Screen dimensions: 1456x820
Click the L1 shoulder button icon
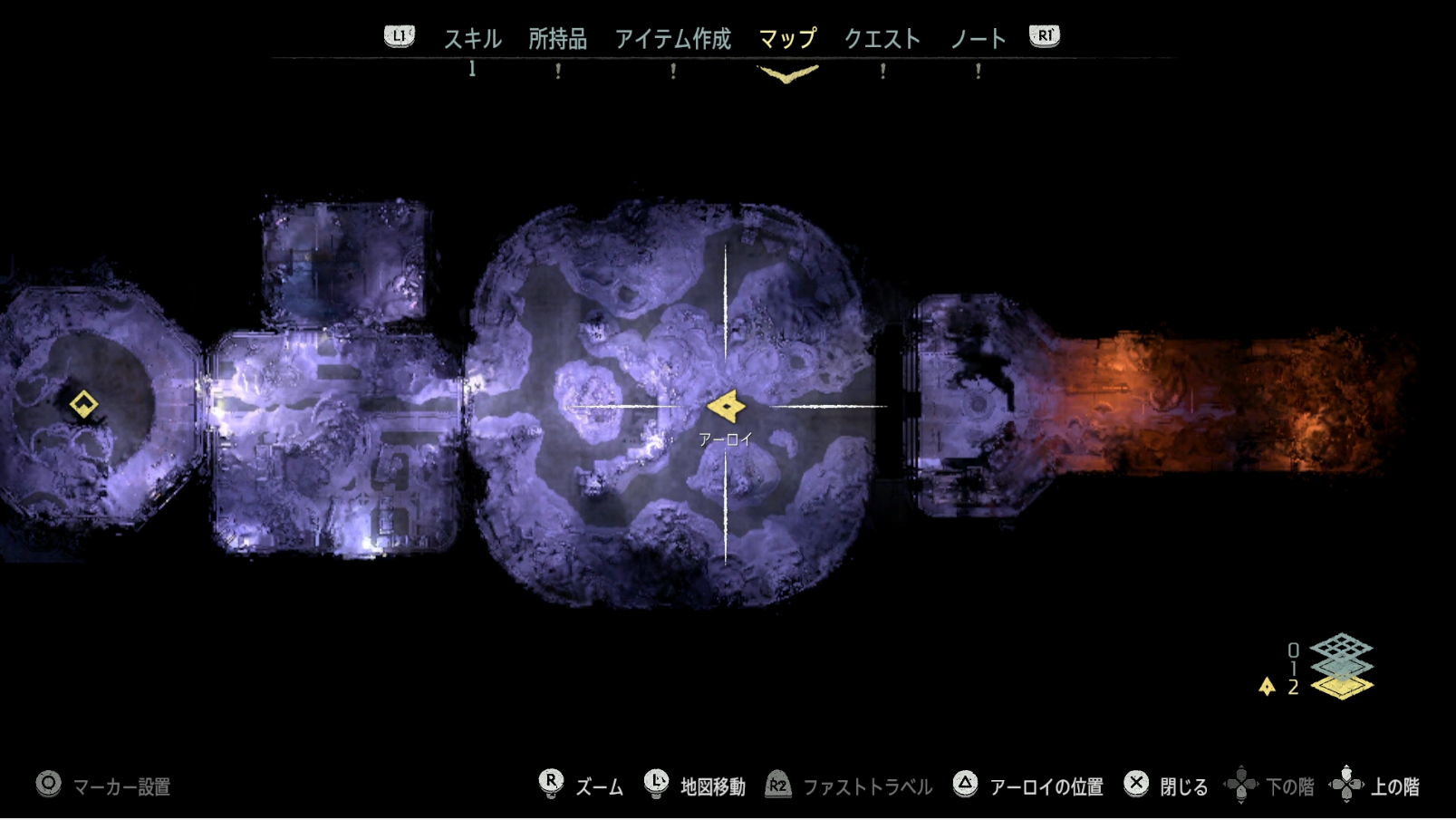coord(400,38)
